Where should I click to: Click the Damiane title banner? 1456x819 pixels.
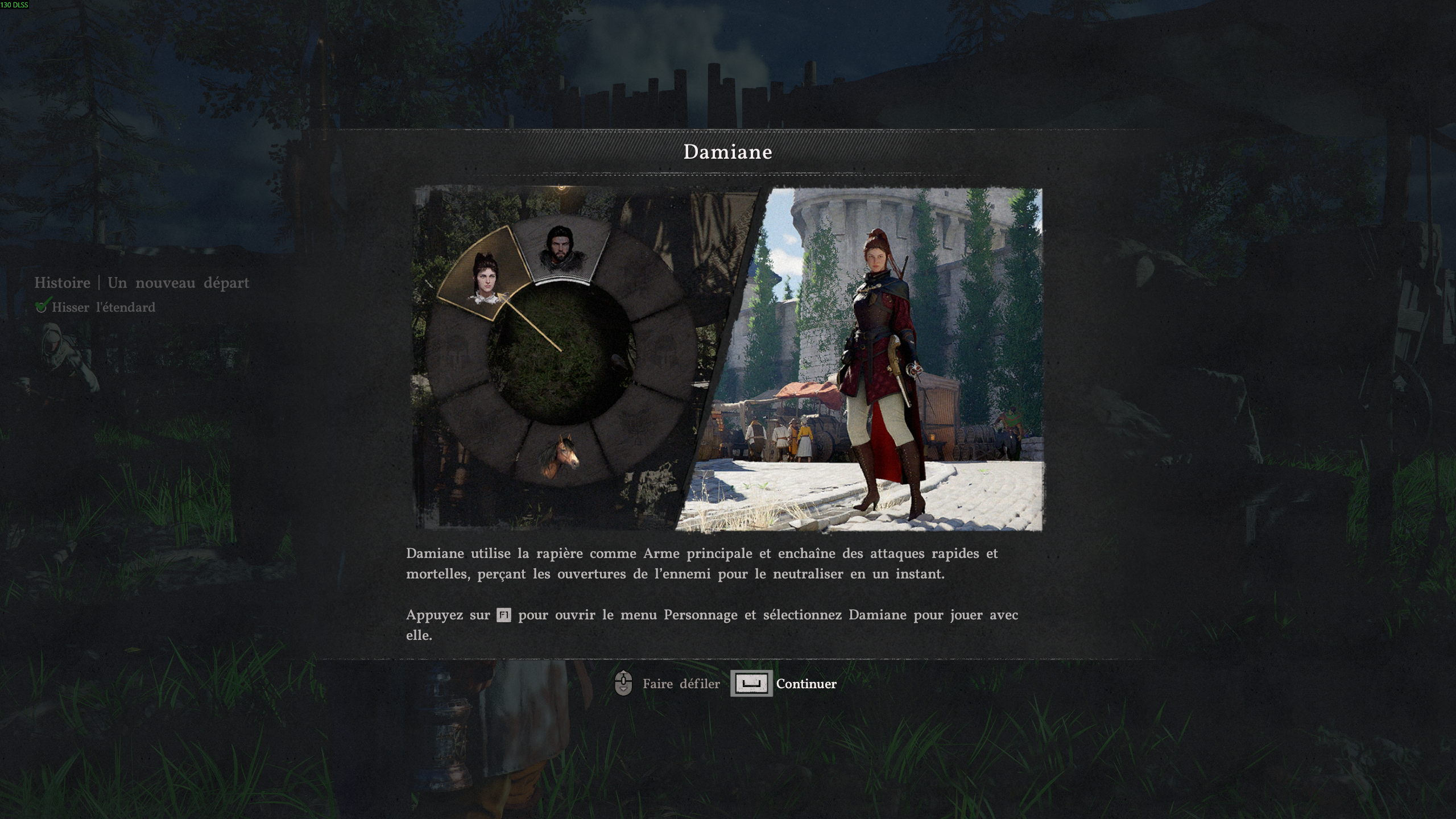coord(728,152)
